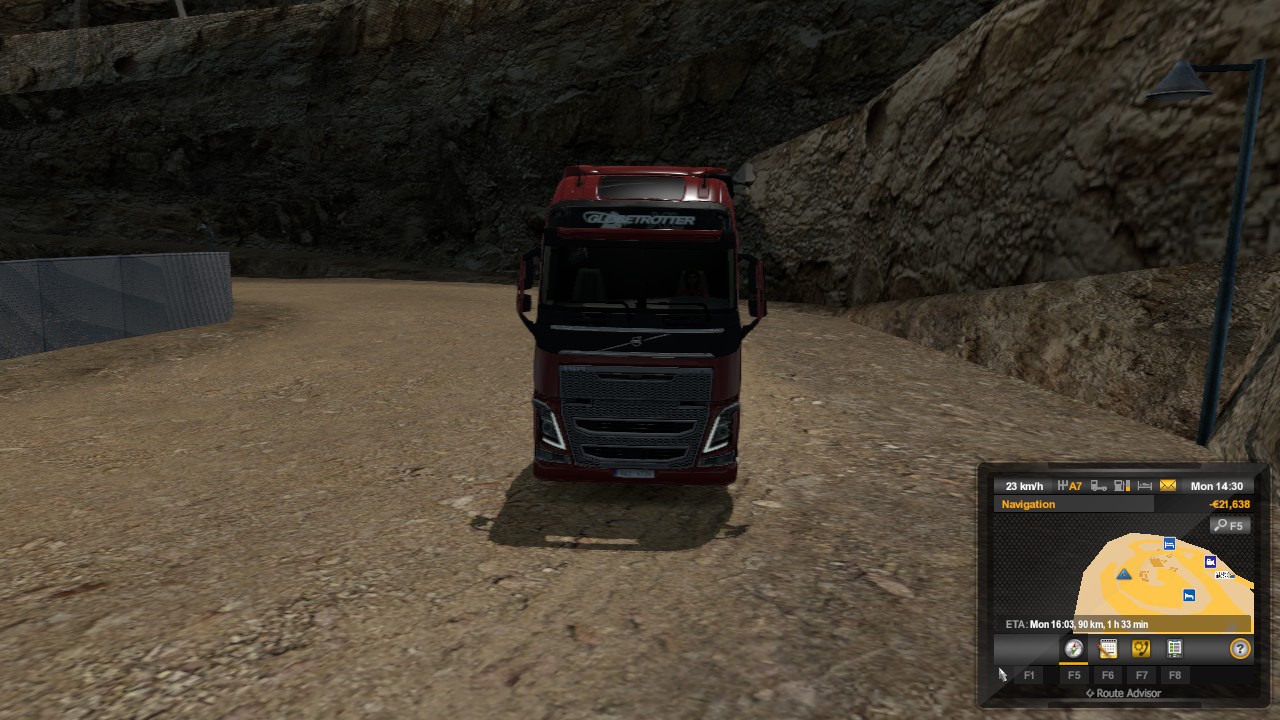Select the top rest-stop bed marker on the map
Image resolution: width=1280 pixels, height=720 pixels.
click(1169, 544)
